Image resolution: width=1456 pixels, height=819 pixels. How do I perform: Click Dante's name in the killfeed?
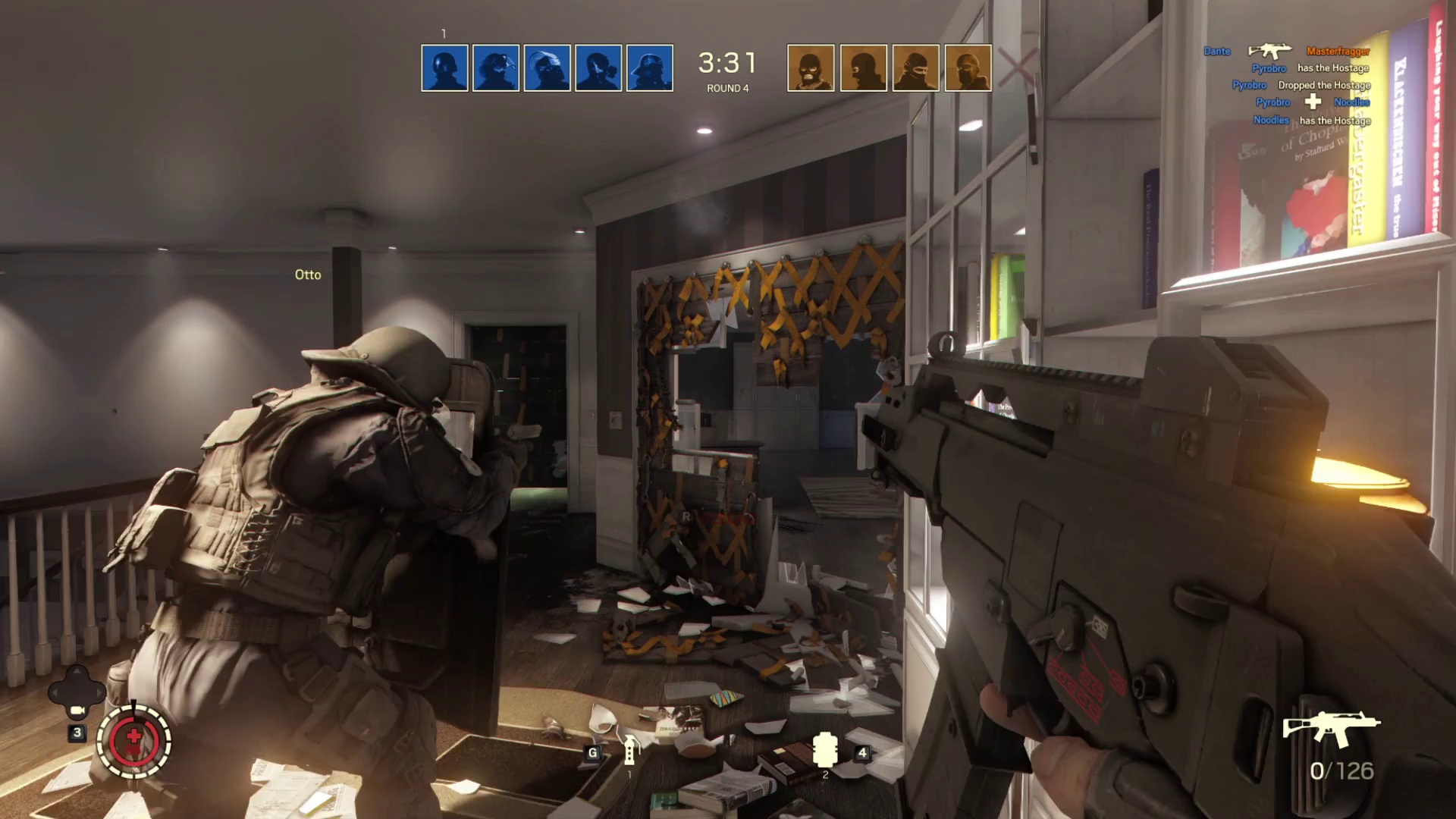(x=1217, y=51)
